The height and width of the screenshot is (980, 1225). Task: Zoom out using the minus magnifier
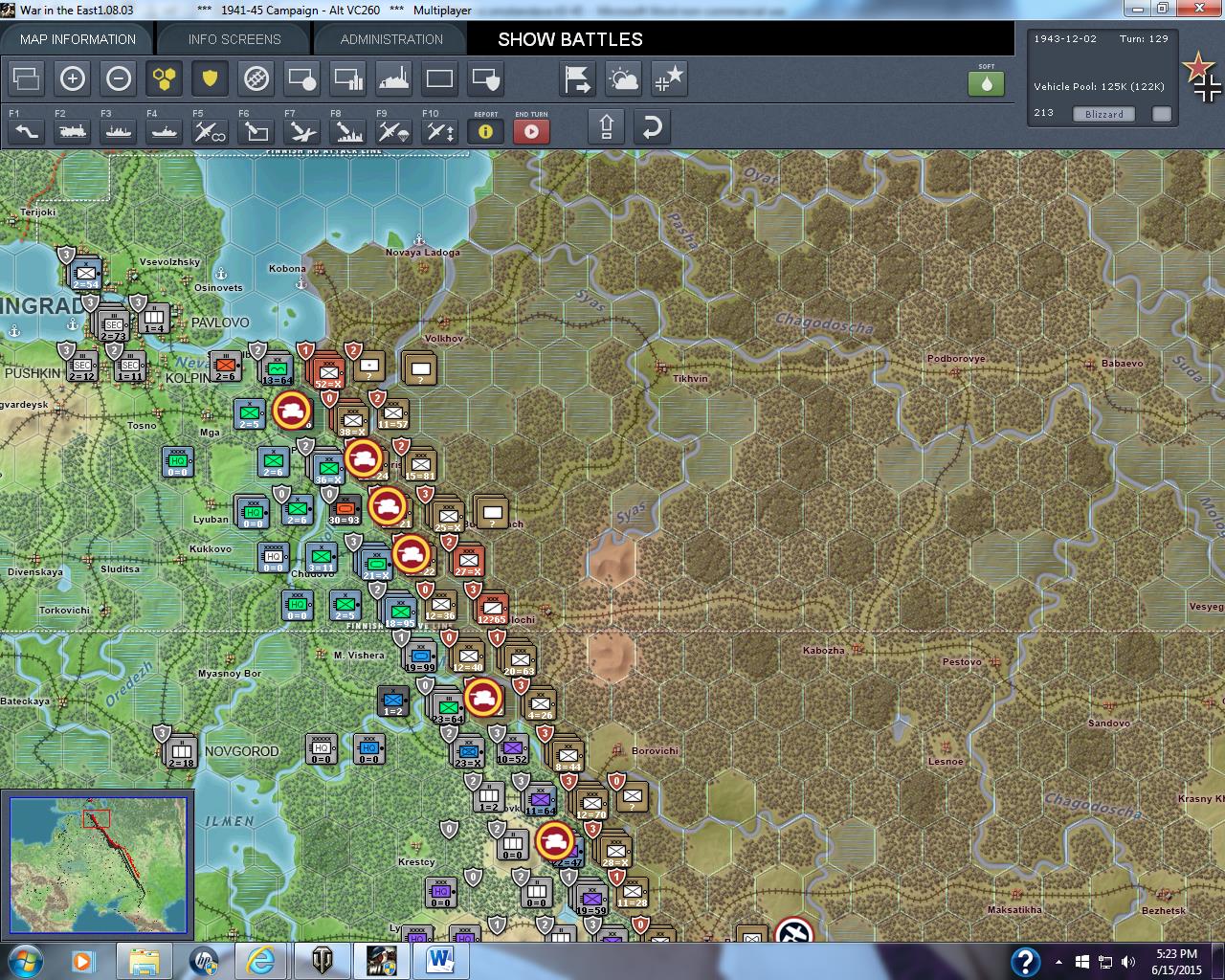(x=119, y=79)
